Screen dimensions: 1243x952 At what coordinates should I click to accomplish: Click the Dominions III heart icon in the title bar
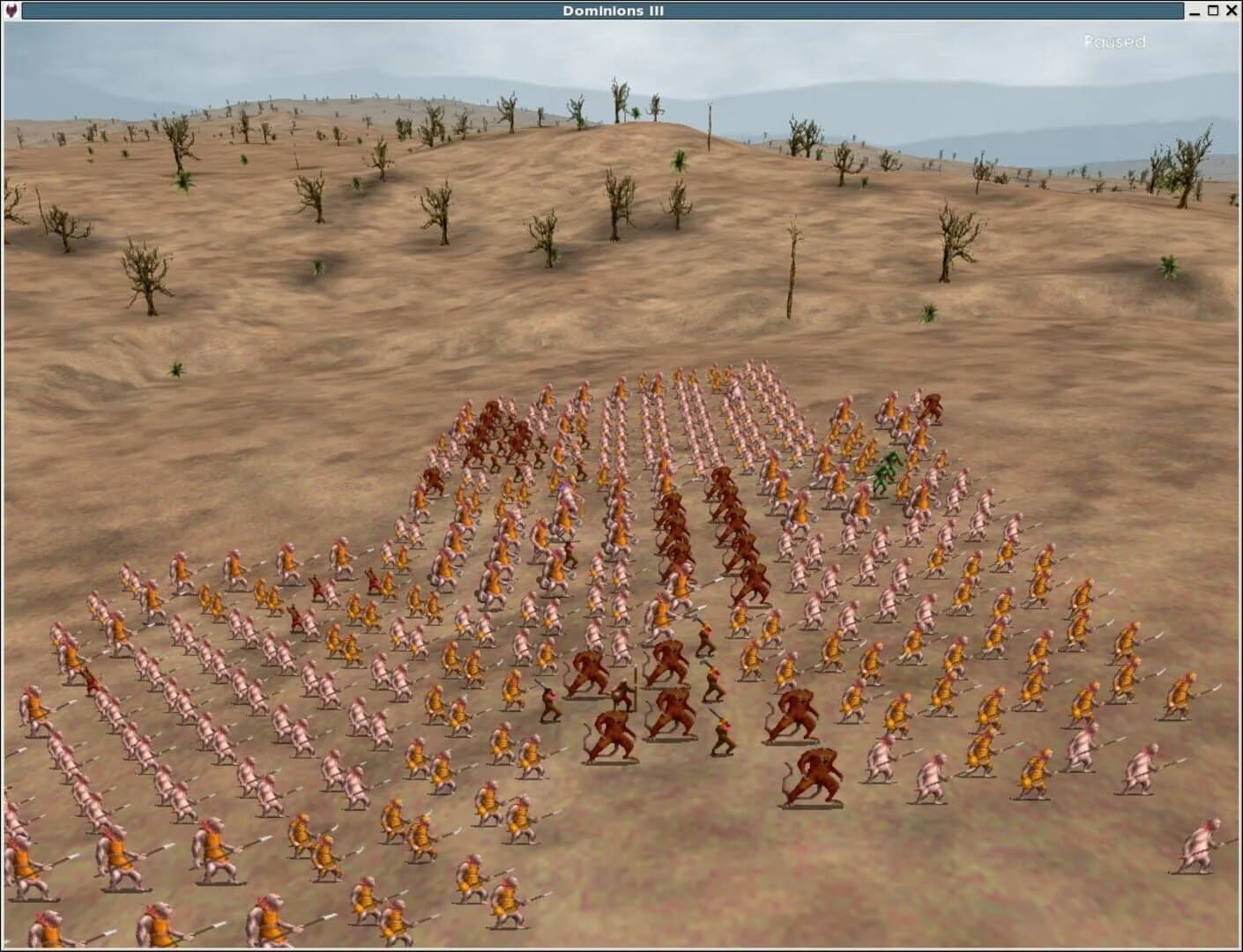point(9,10)
